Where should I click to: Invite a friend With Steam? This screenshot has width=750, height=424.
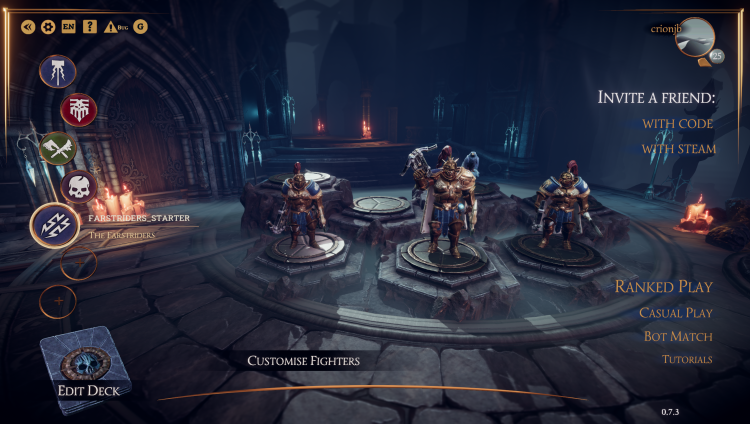679,149
